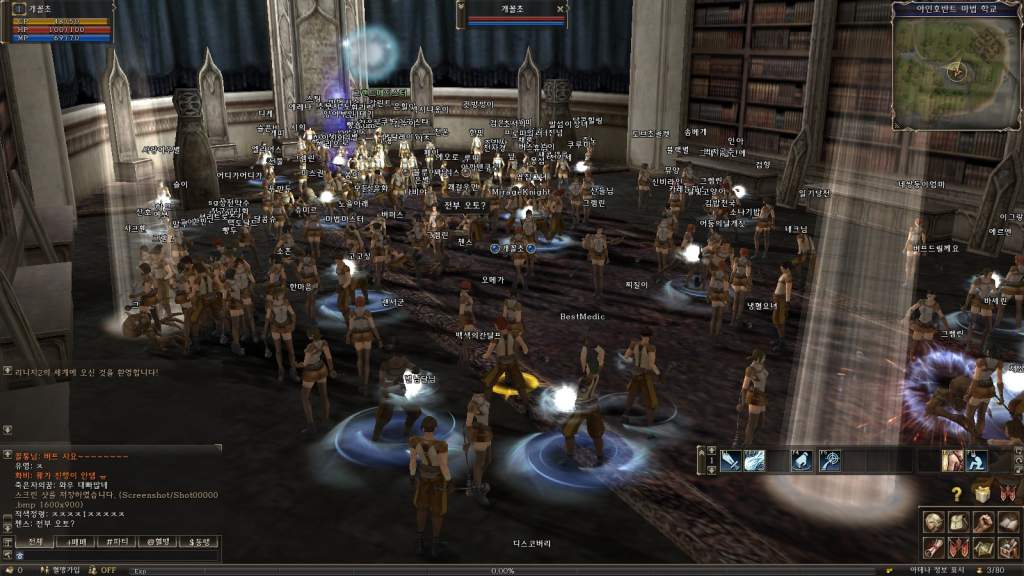Open the character status face icon
Viewport: 1024px width, 576px height.
coord(933,522)
